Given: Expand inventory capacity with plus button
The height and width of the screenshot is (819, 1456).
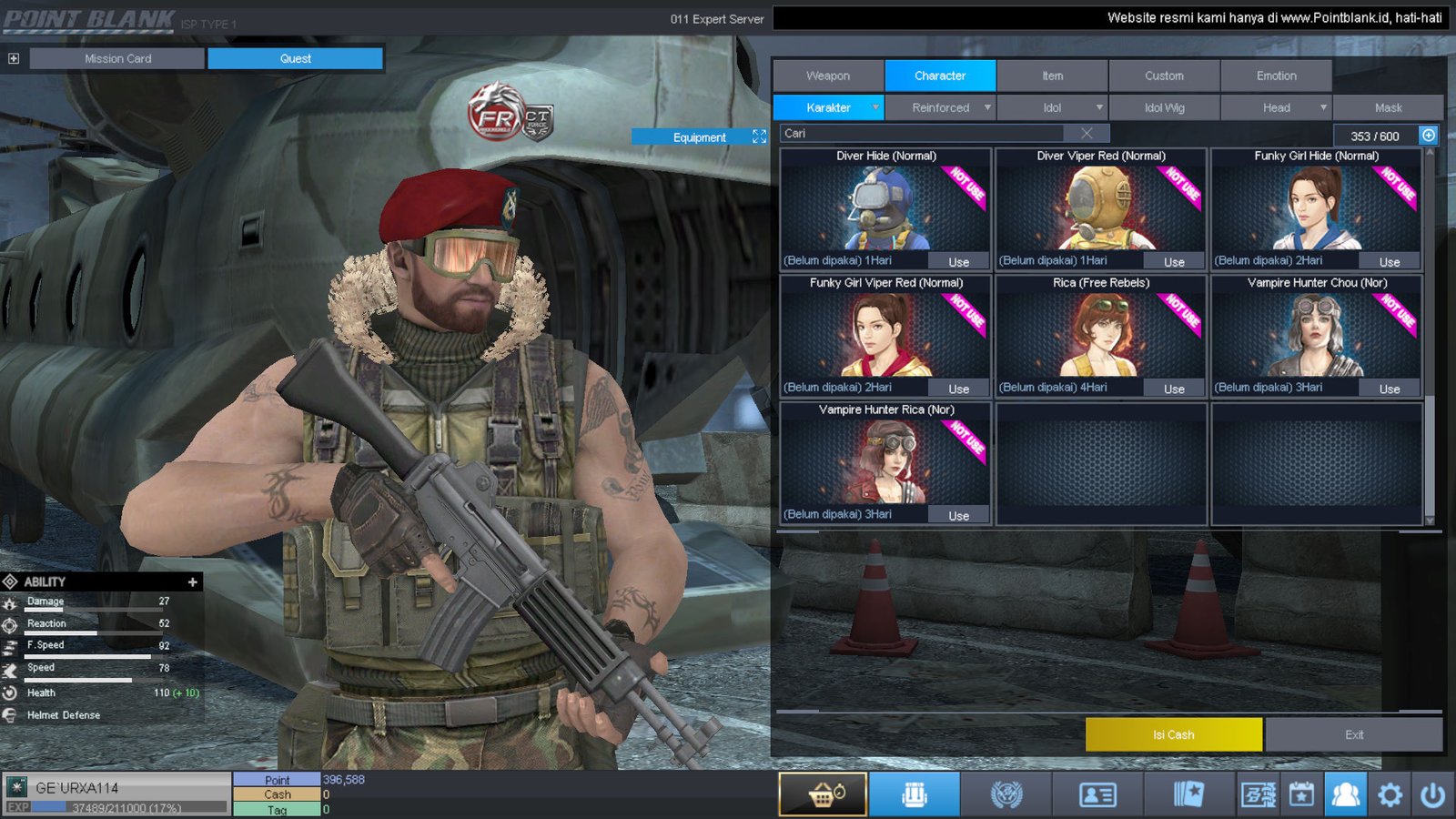Looking at the screenshot, I should coord(1429,136).
